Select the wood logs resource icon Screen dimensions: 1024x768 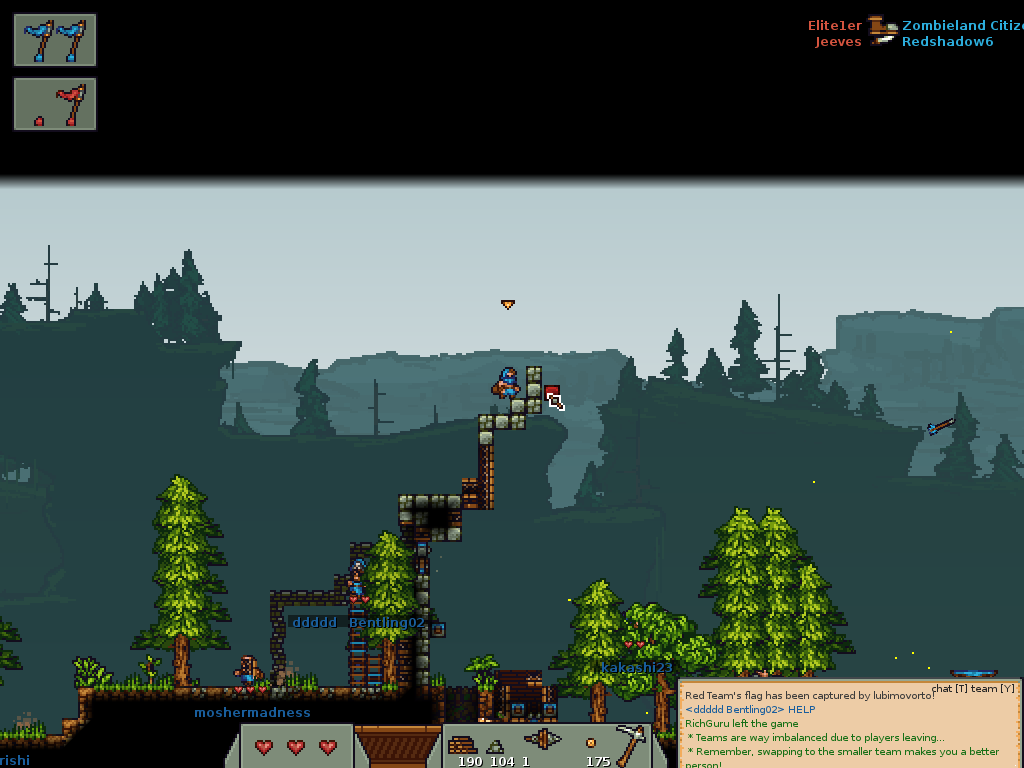(x=462, y=744)
